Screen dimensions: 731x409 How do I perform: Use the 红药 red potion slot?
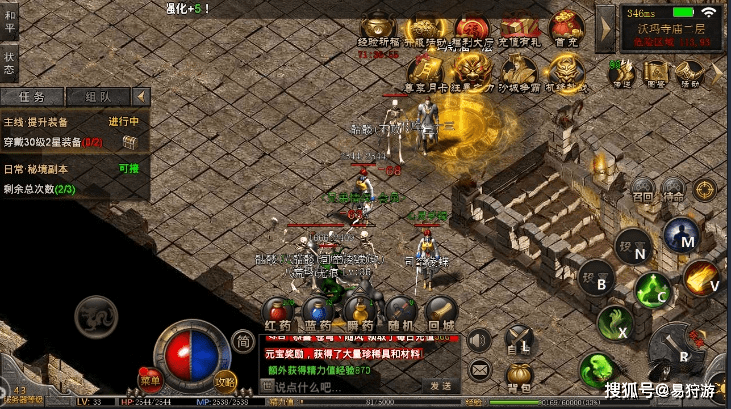278,313
